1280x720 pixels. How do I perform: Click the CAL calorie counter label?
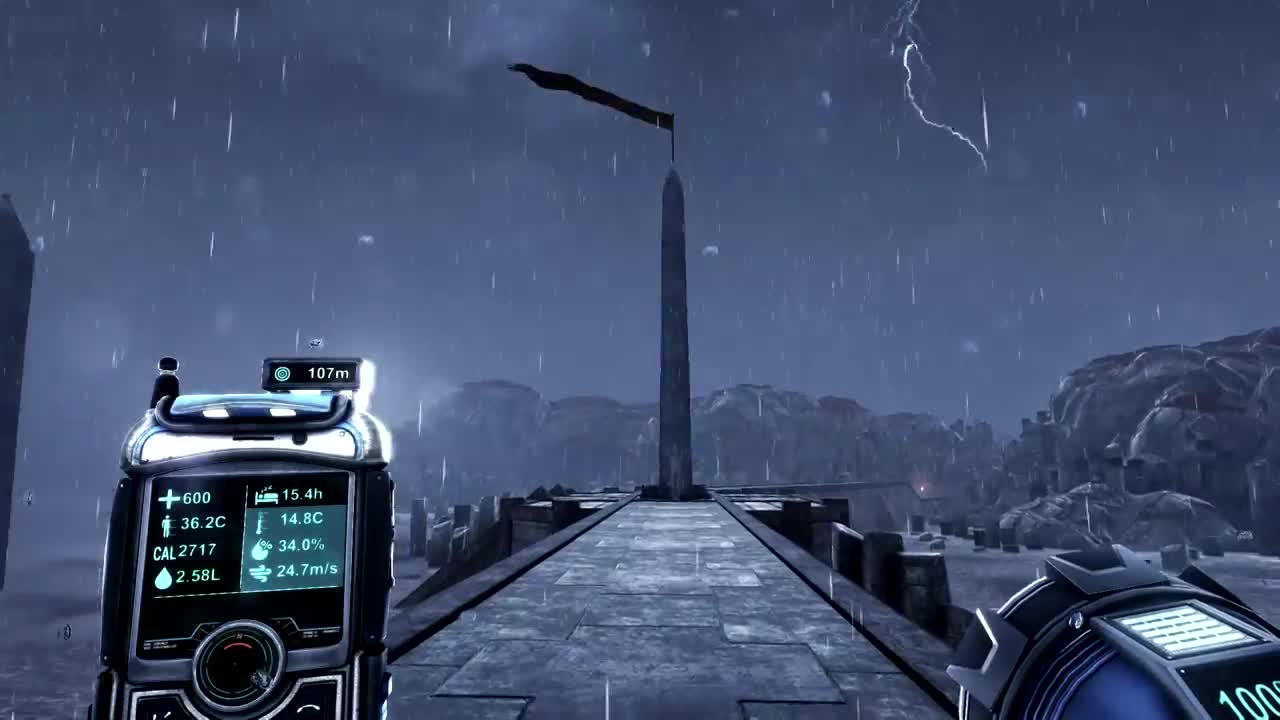tap(165, 551)
